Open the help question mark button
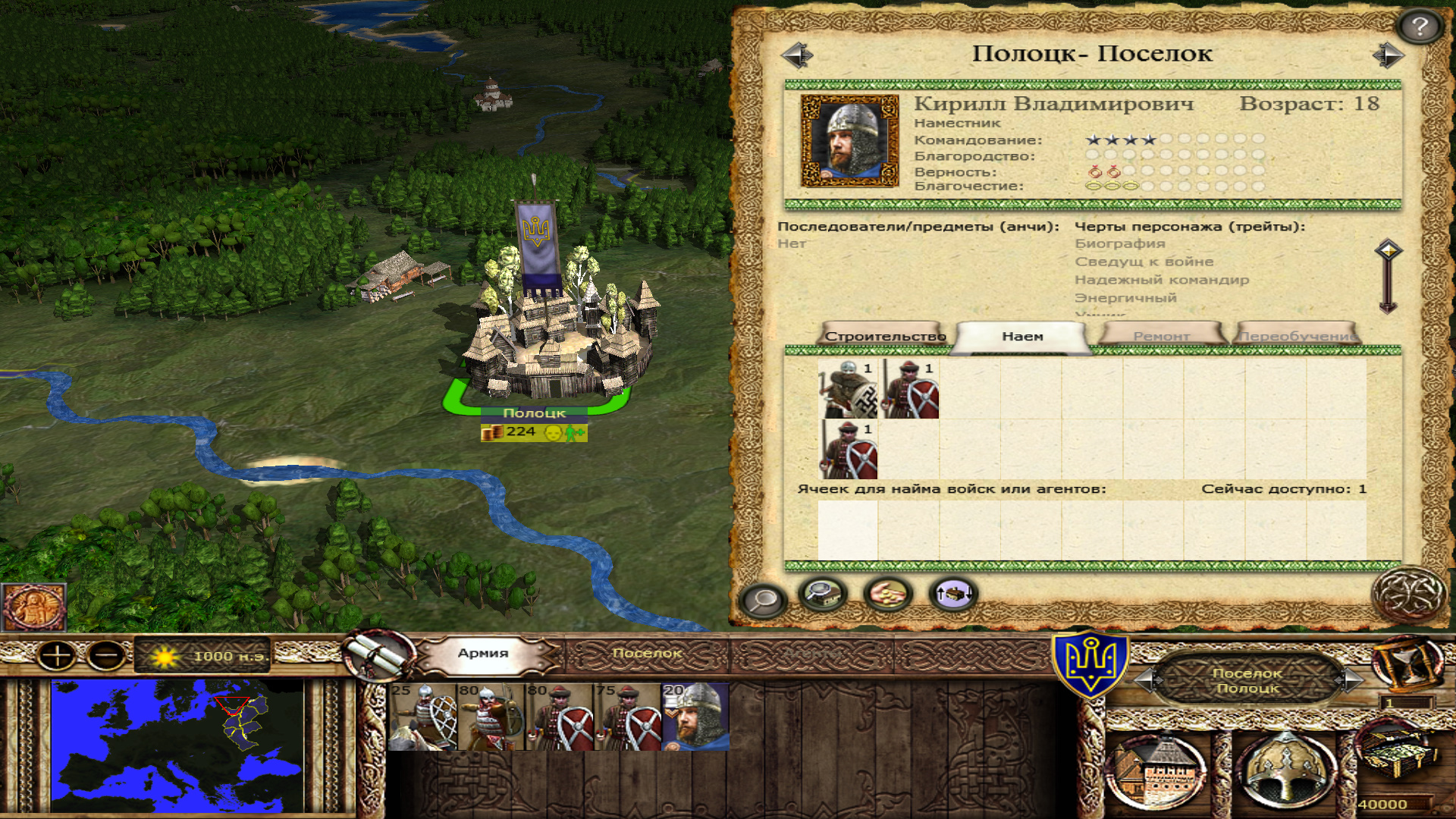This screenshot has height=819, width=1456. (x=1420, y=27)
